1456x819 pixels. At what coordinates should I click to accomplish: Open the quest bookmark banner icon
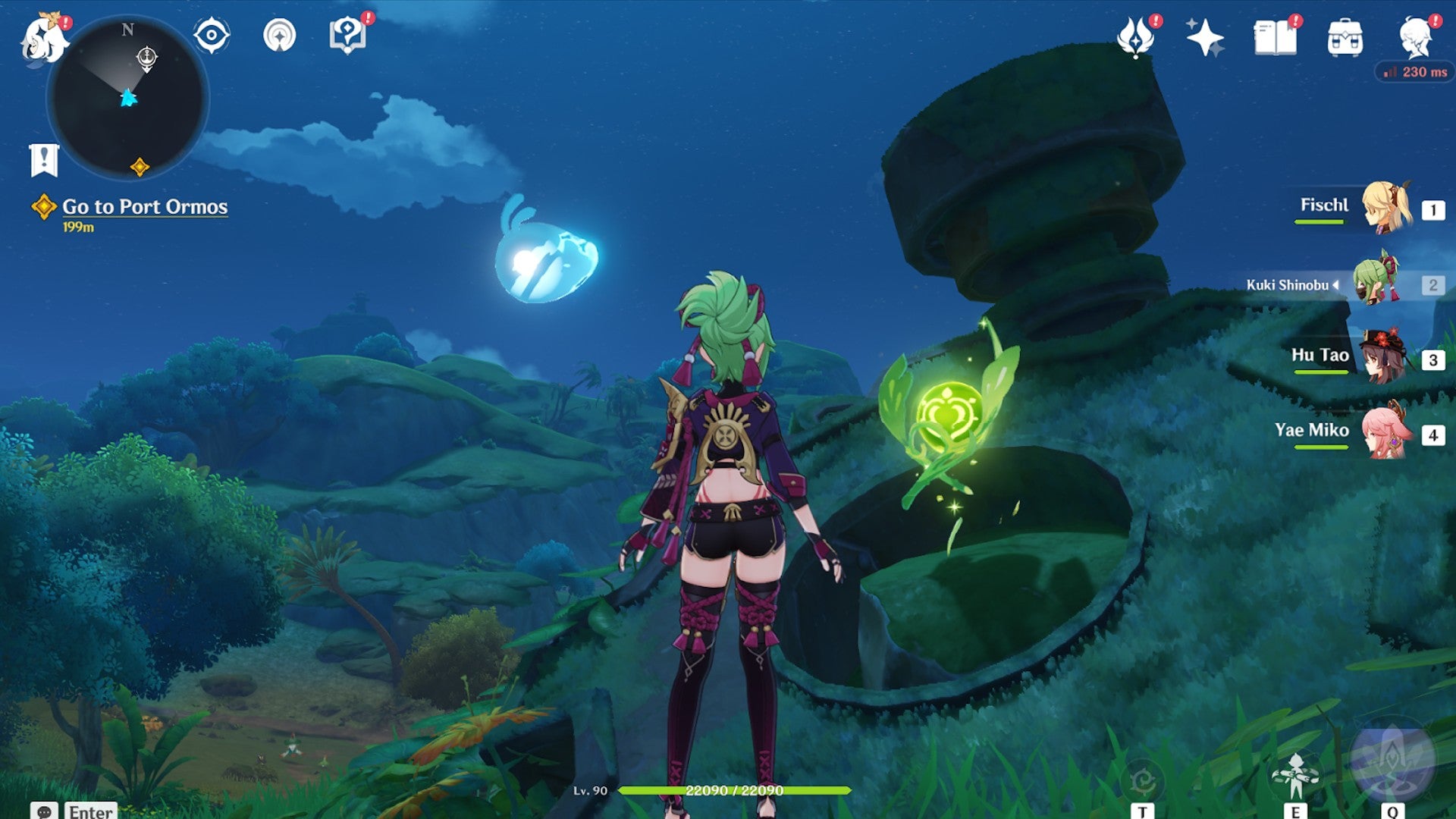pos(44,160)
